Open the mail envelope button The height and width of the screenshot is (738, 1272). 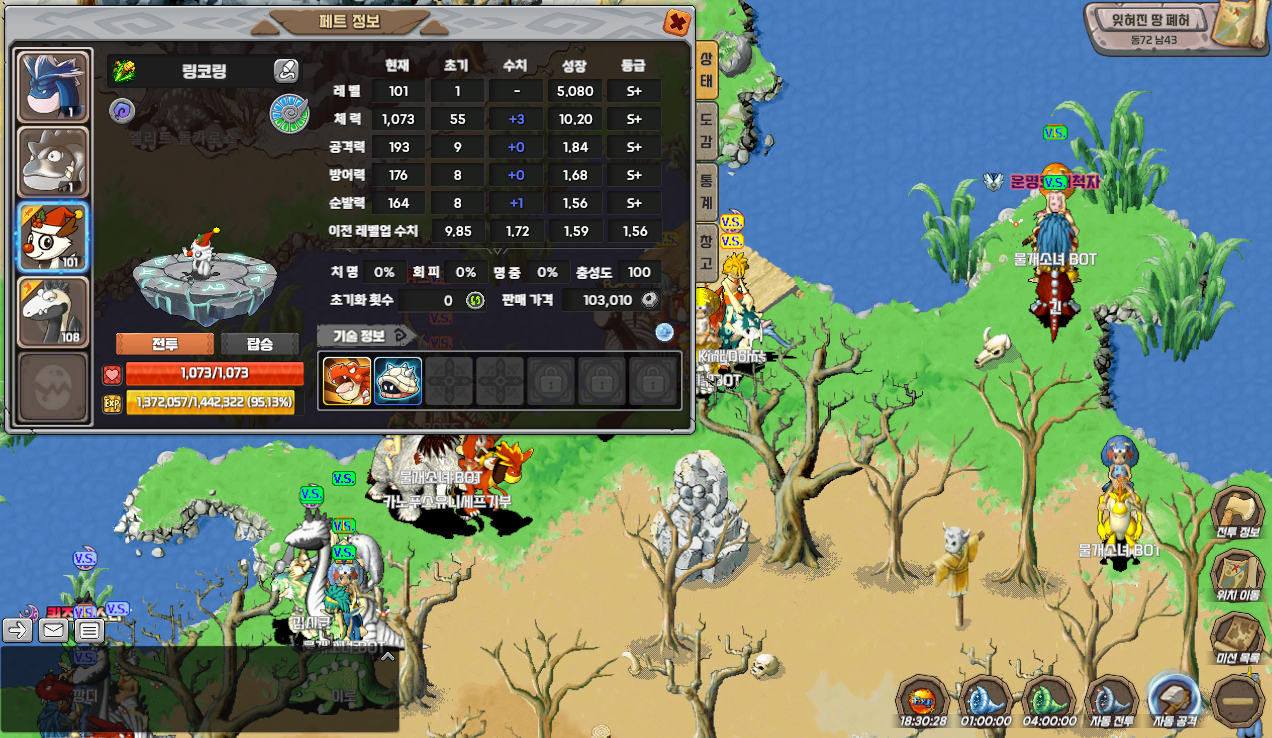click(x=53, y=630)
